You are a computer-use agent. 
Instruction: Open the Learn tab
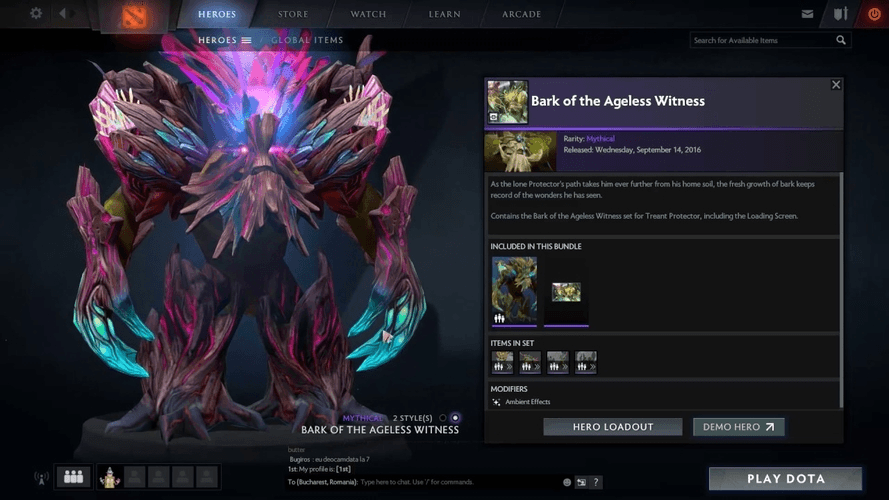tap(445, 14)
